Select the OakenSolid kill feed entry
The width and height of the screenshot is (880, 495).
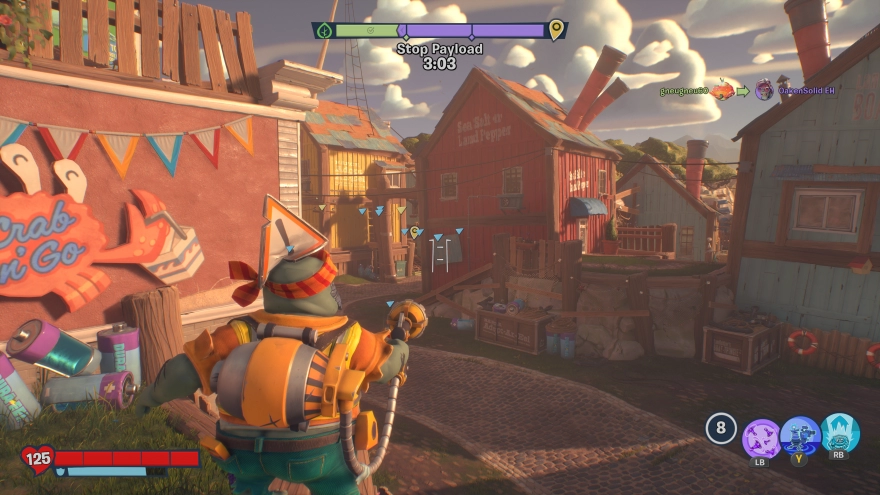point(804,91)
